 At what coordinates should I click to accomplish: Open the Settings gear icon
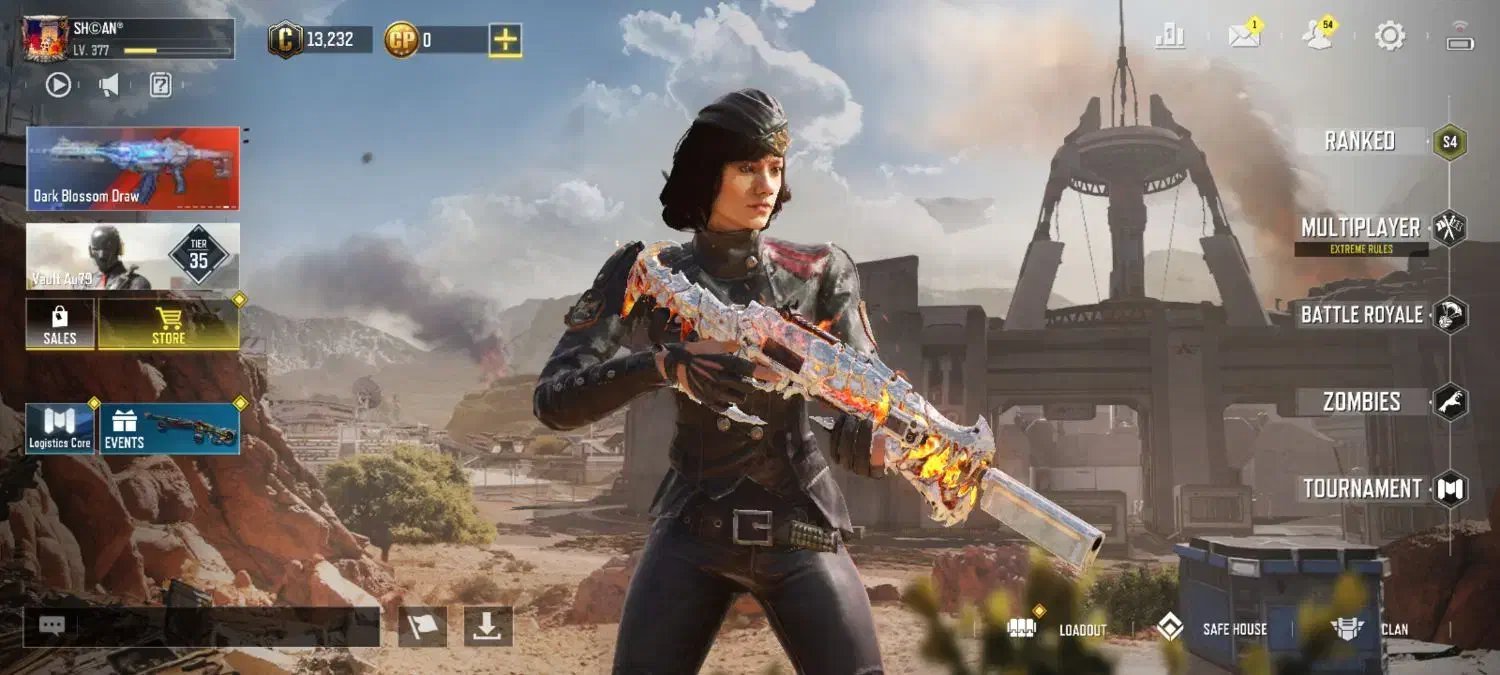[x=1390, y=37]
